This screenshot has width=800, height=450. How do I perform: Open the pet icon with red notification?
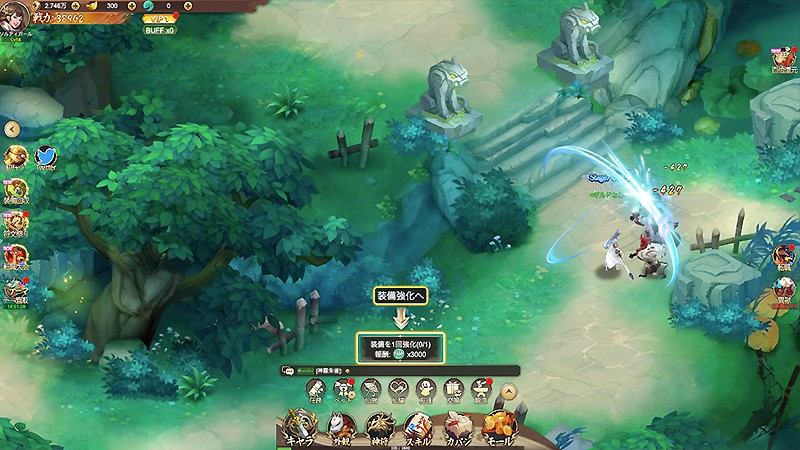point(344,391)
